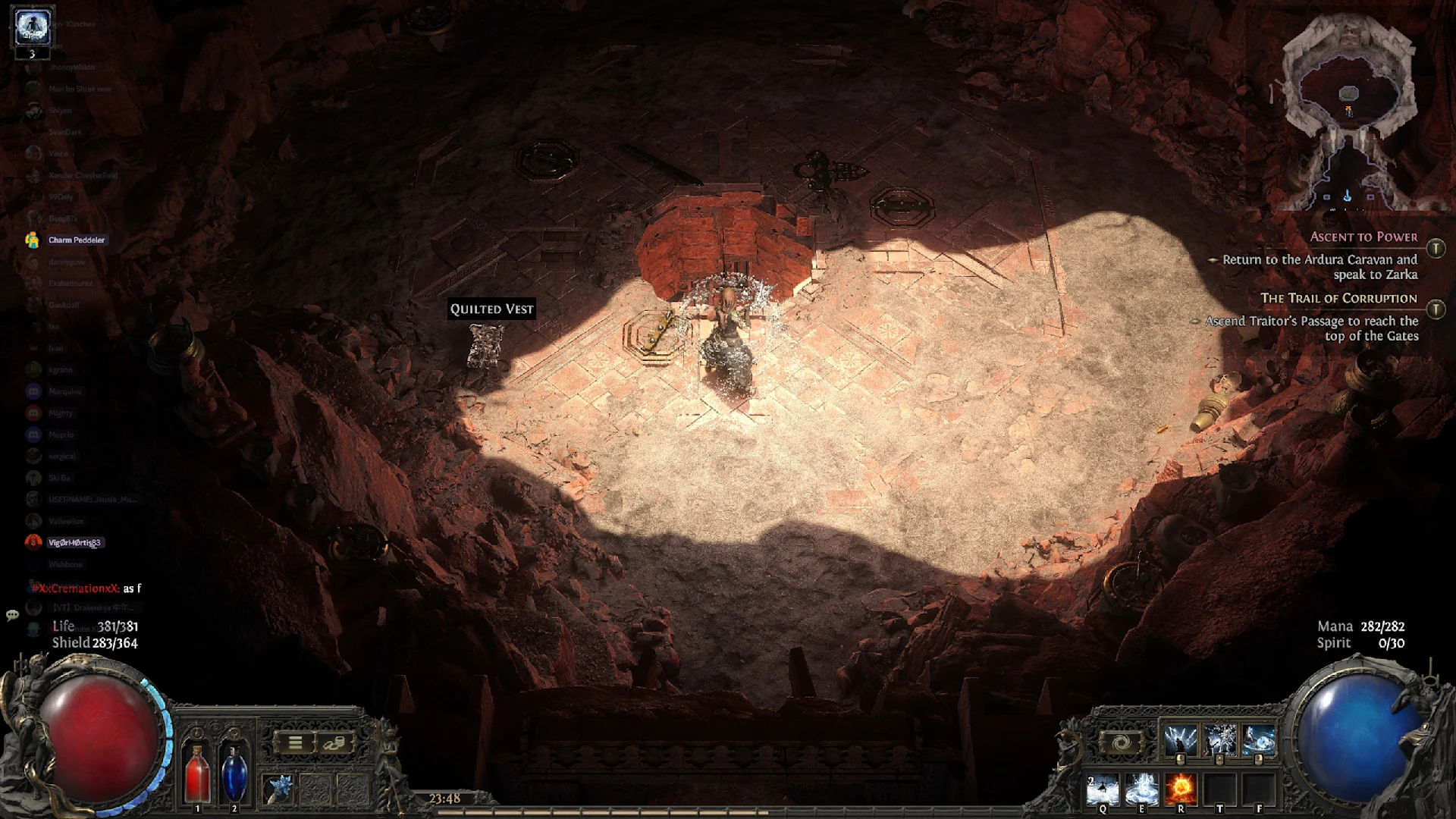Cast the Q-bound frost skill
The width and height of the screenshot is (1456, 819).
pos(1102,790)
